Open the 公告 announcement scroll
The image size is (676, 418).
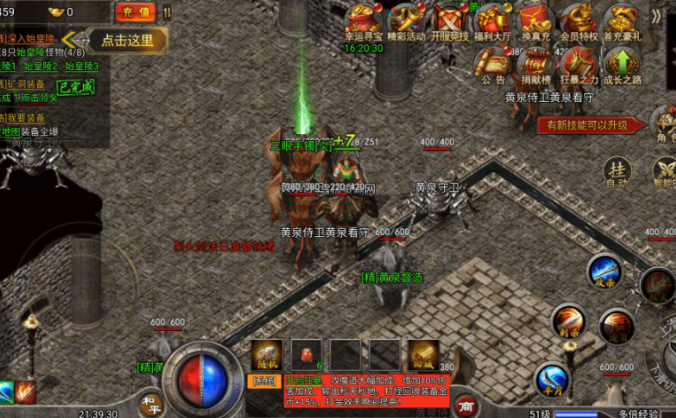tap(493, 64)
